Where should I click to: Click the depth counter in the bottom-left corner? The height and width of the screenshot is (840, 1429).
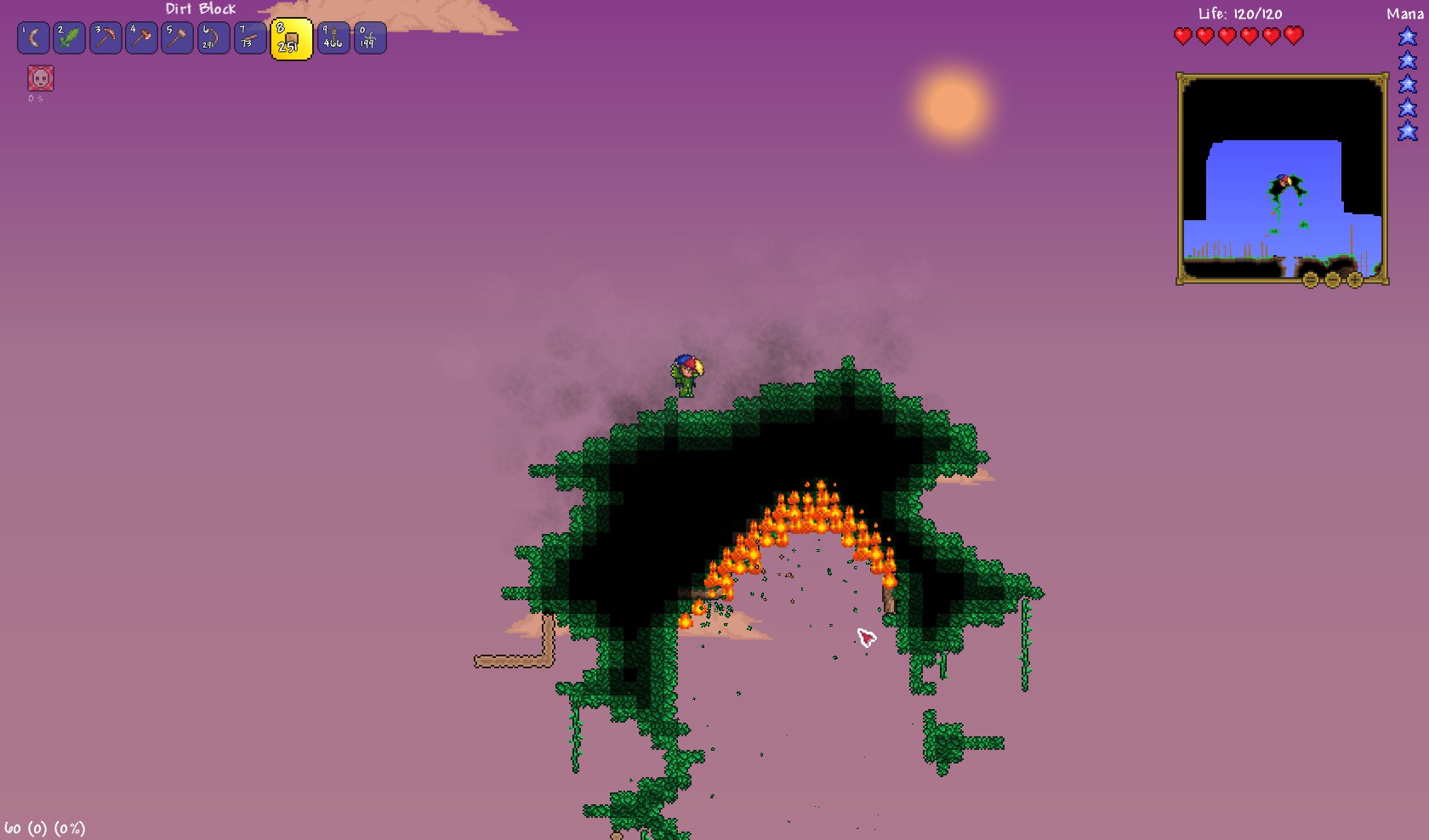[x=43, y=826]
